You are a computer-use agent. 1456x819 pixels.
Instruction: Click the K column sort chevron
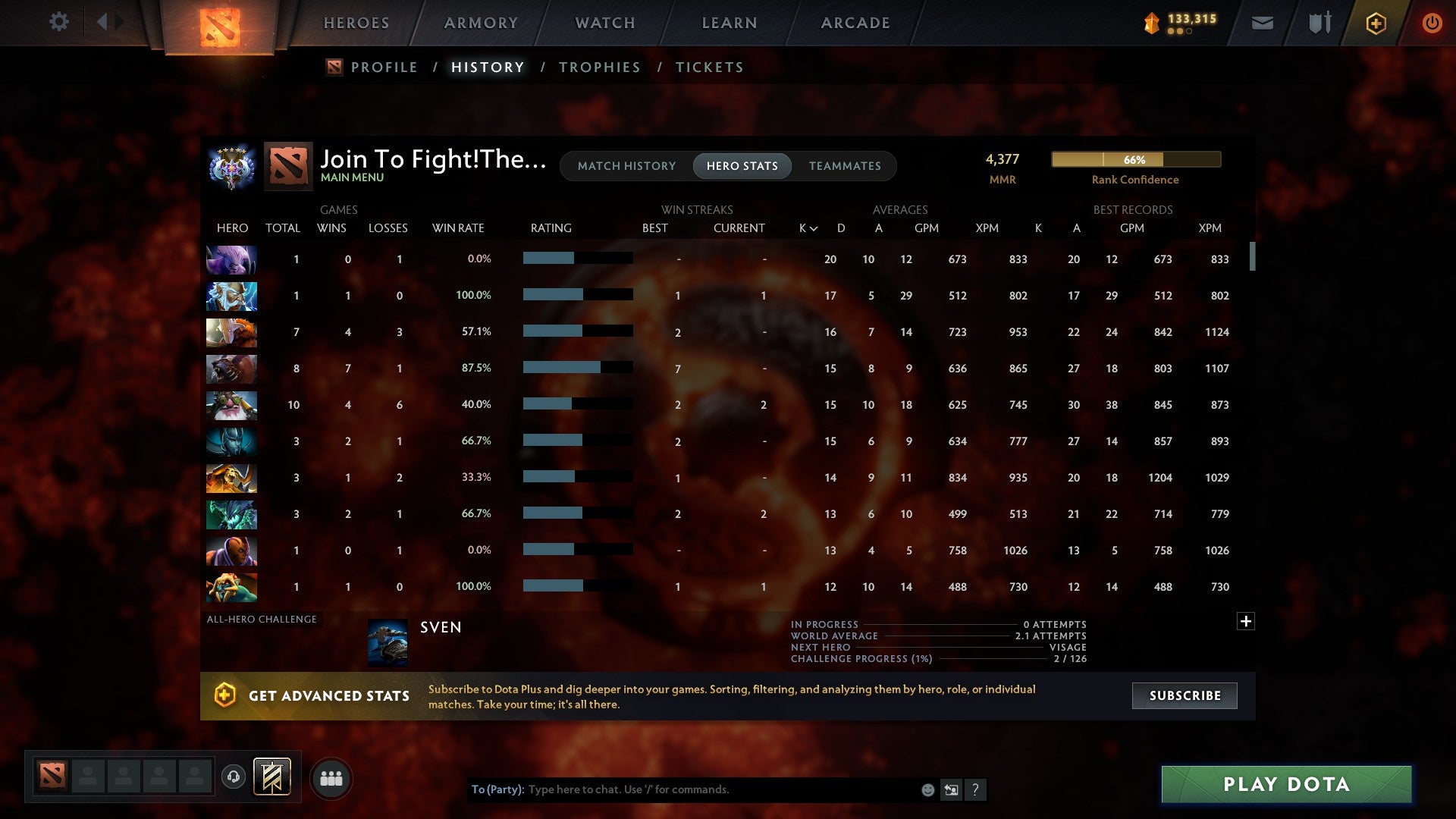tap(813, 227)
